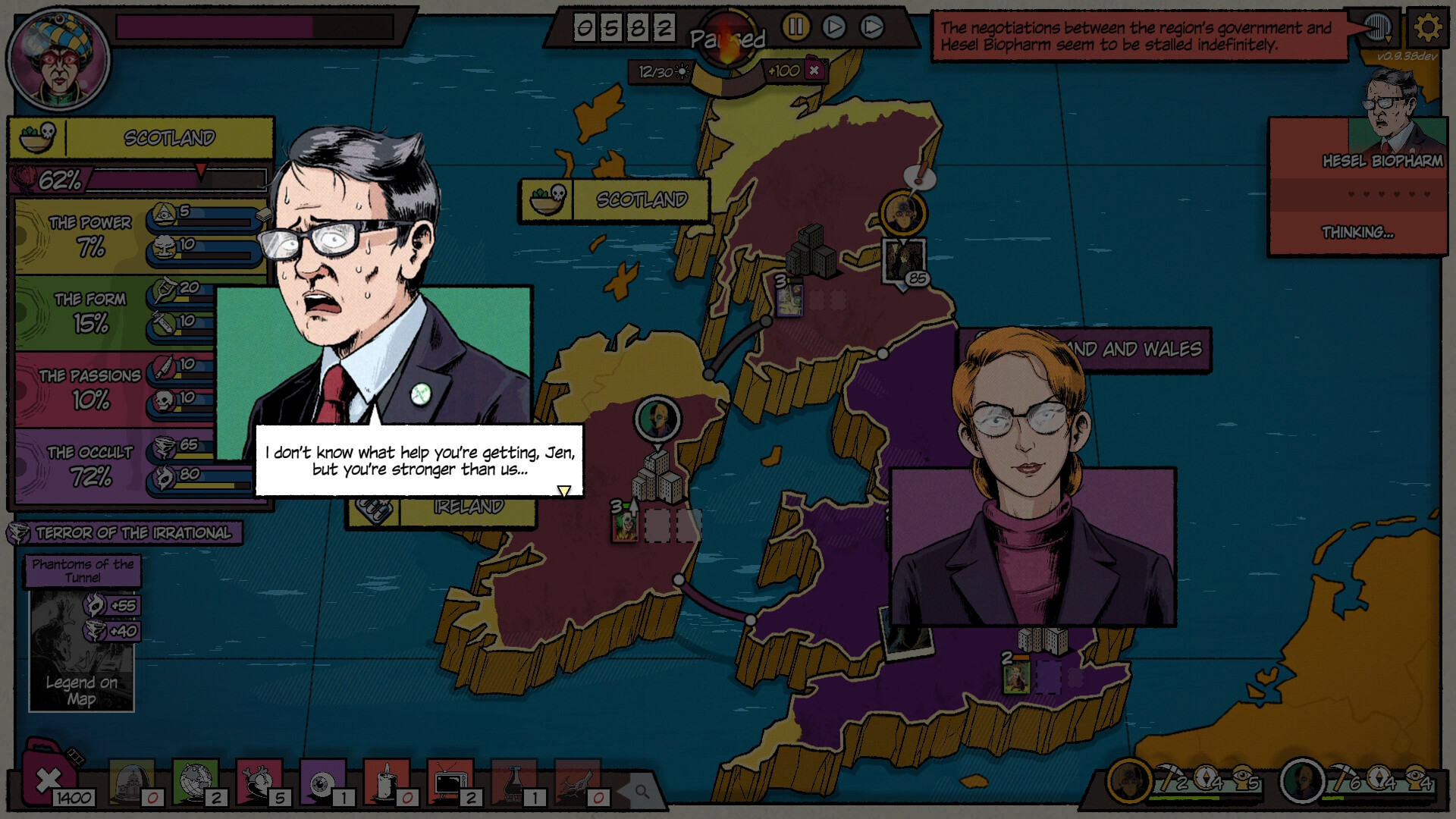Image resolution: width=1456 pixels, height=819 pixels.
Task: Advance the dialogue speech bubble
Action: (563, 491)
